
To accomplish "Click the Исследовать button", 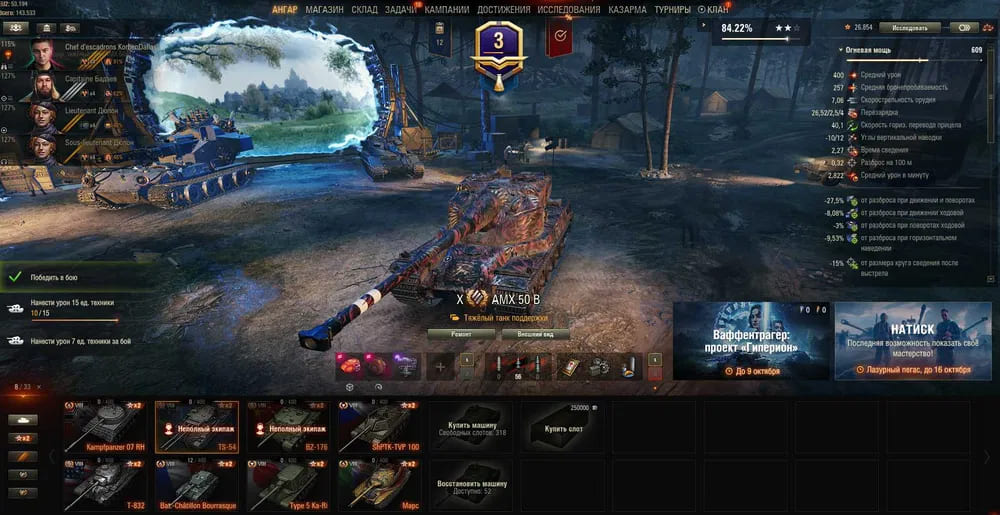I will [x=910, y=28].
